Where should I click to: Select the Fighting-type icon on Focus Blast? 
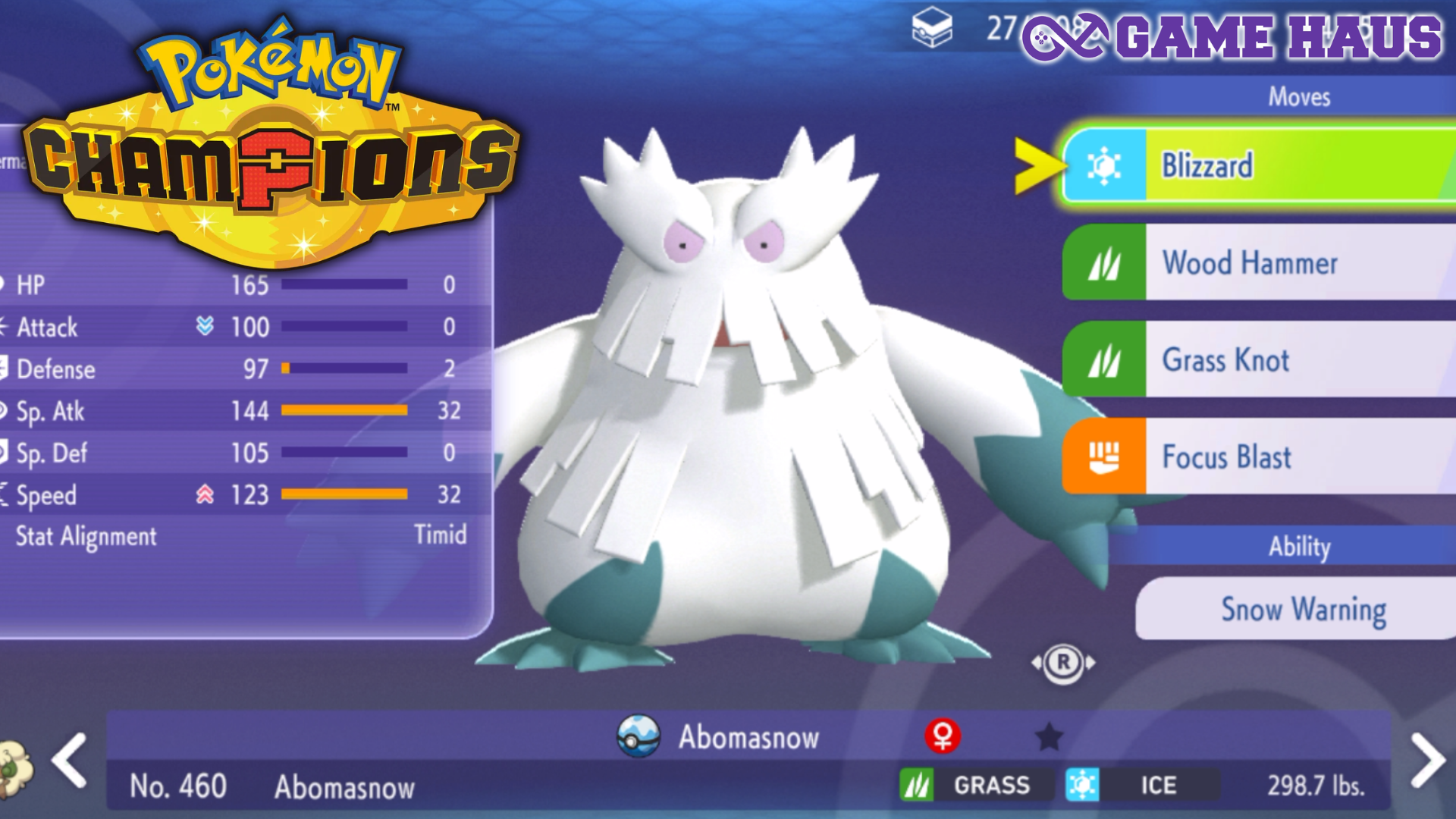[x=1106, y=457]
